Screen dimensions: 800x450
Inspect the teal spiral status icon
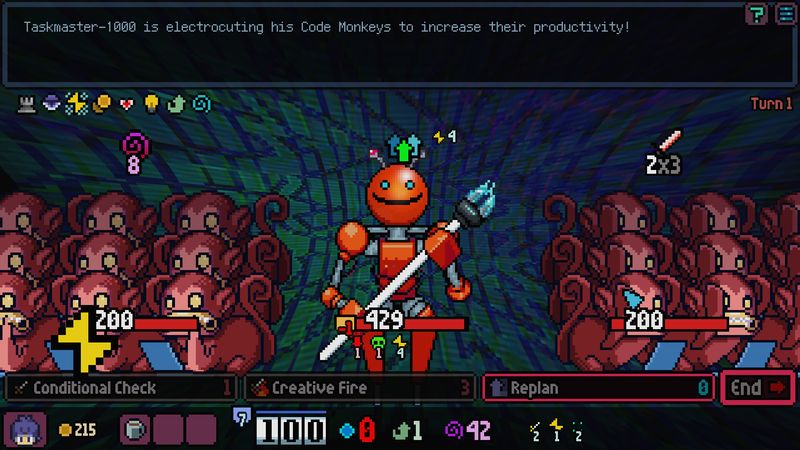click(202, 103)
